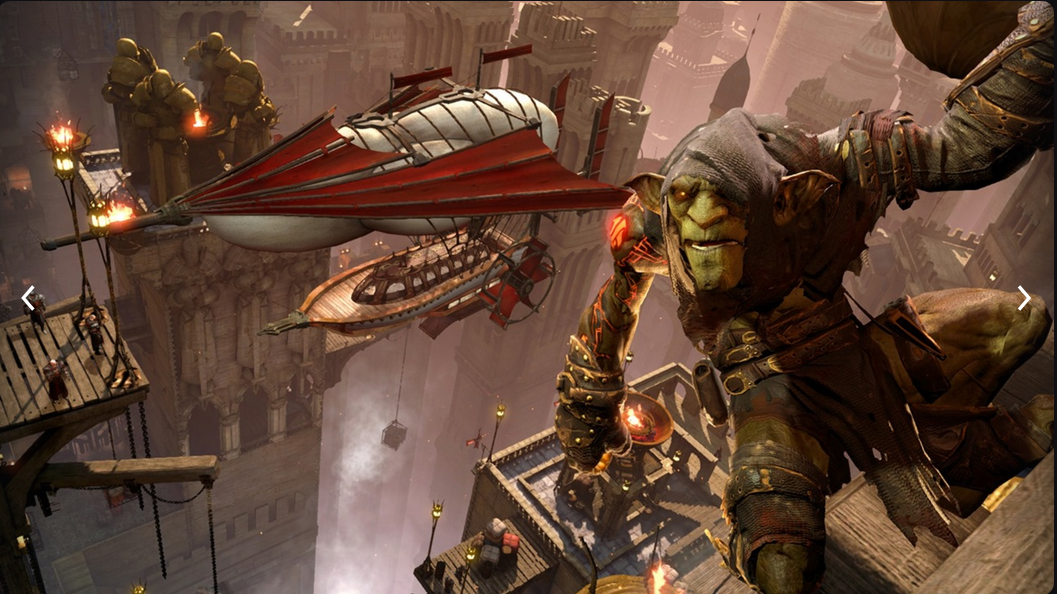The height and width of the screenshot is (594, 1057).
Task: Advance to the next screenshot with right arrow
Action: (x=1024, y=298)
